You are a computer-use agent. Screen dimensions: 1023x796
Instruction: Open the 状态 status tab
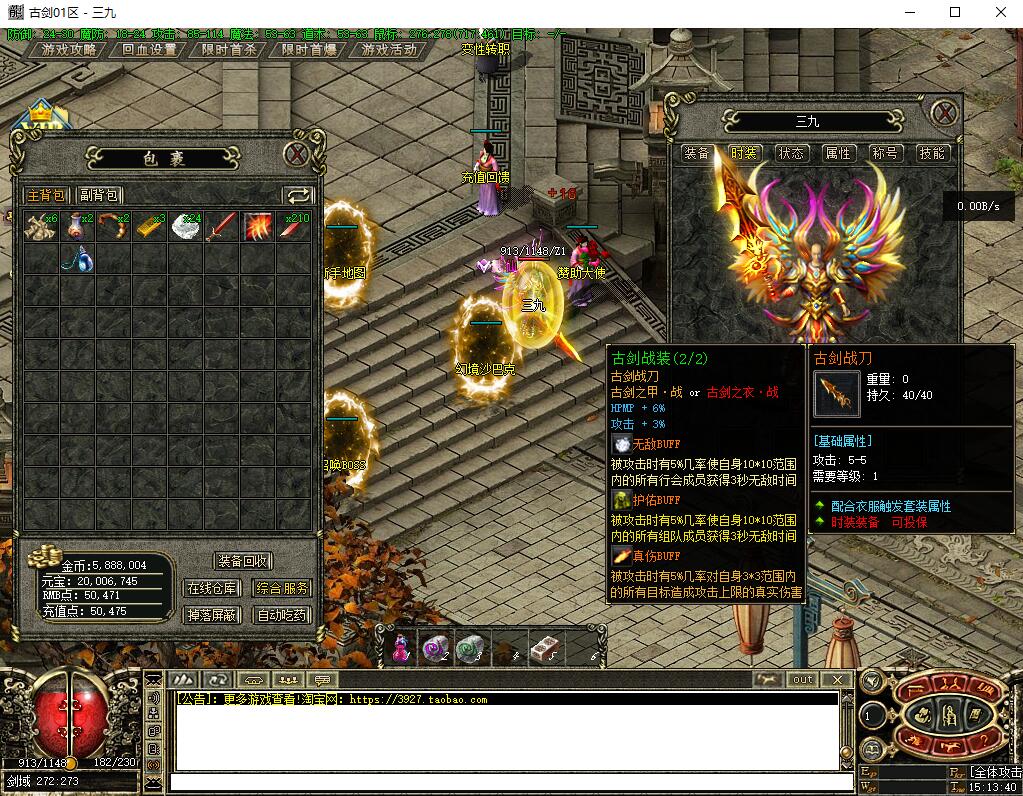[x=791, y=153]
